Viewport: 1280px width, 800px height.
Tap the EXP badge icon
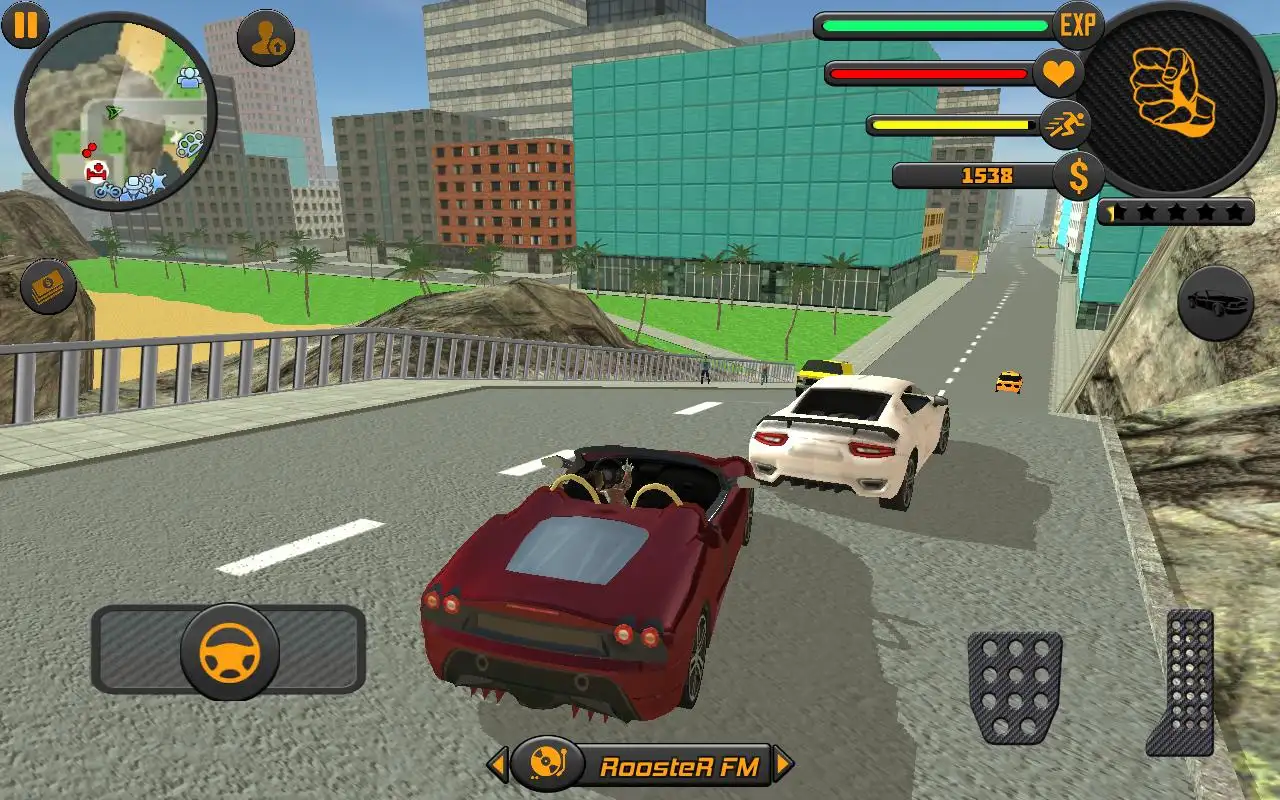coord(1078,22)
